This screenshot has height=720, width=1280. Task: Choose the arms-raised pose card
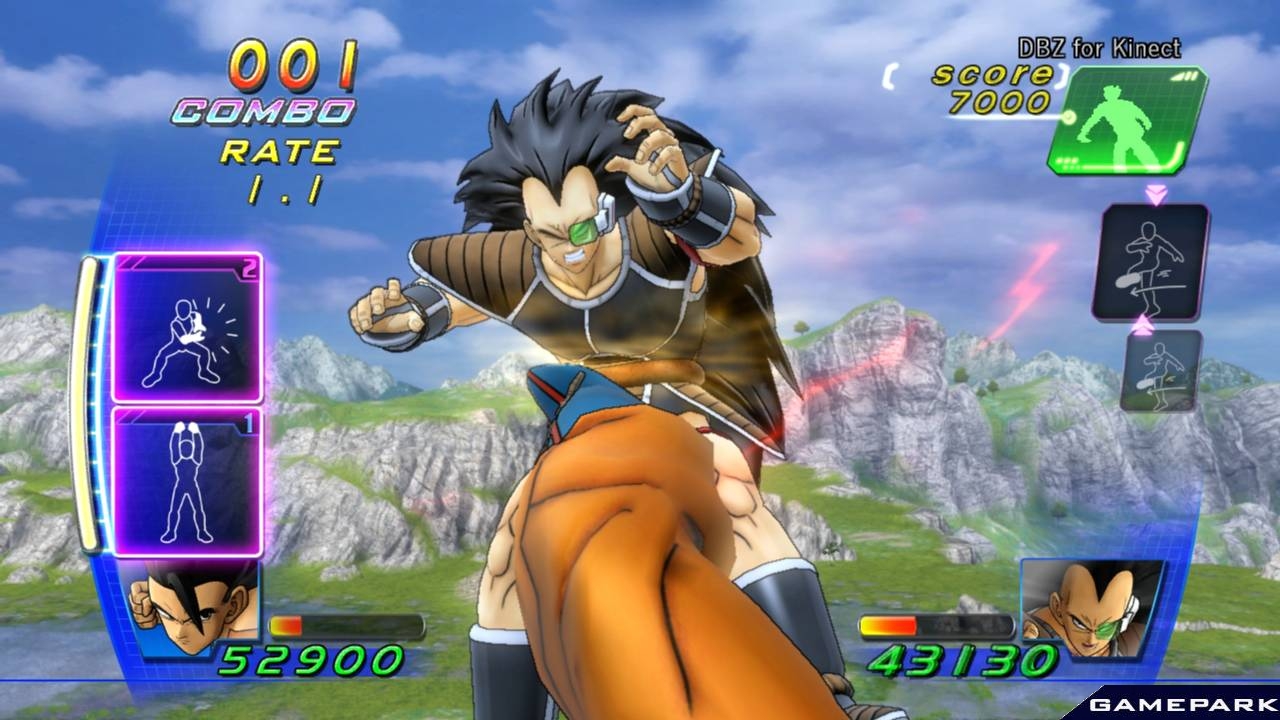[187, 481]
